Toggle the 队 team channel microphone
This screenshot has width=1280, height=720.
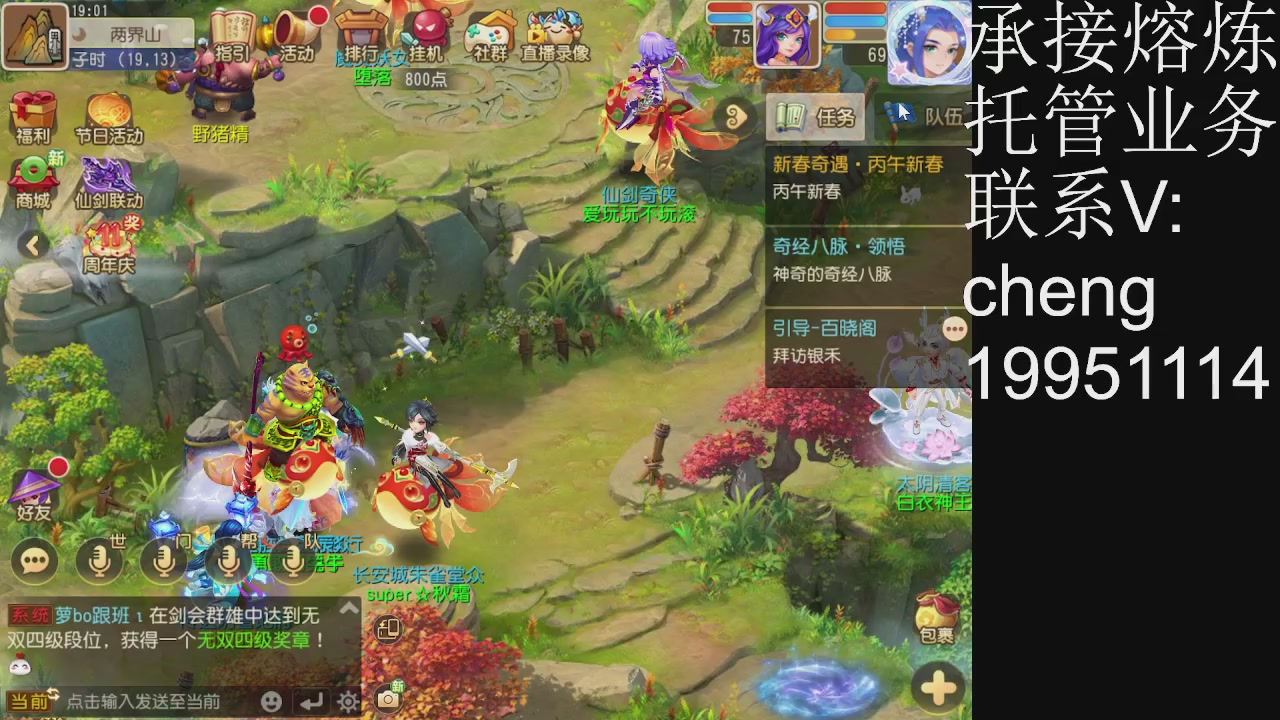click(291, 561)
